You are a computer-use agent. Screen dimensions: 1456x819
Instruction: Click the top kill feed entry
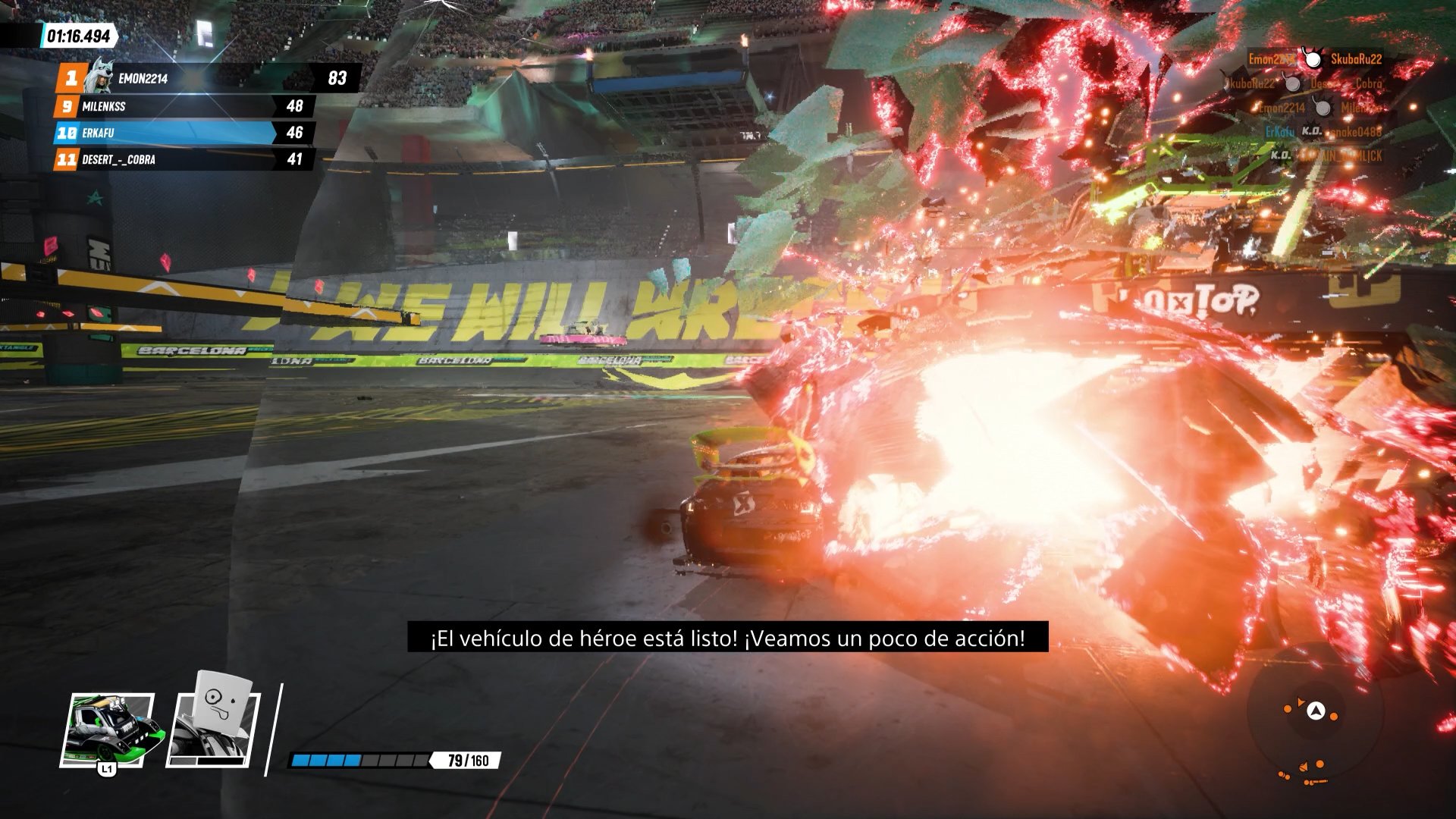pos(1315,59)
